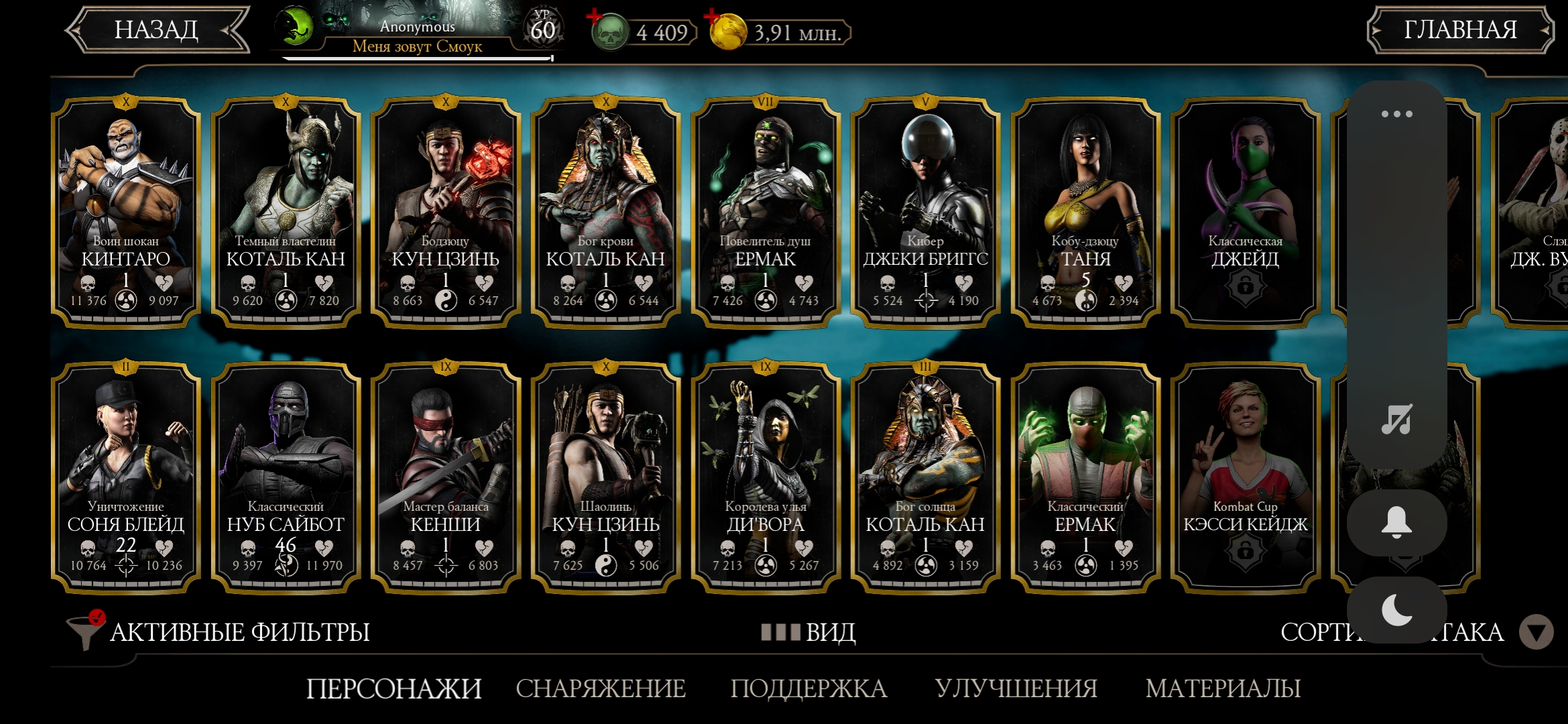Change the card layout with ВИД
This screenshot has width=1568, height=724.
[809, 631]
